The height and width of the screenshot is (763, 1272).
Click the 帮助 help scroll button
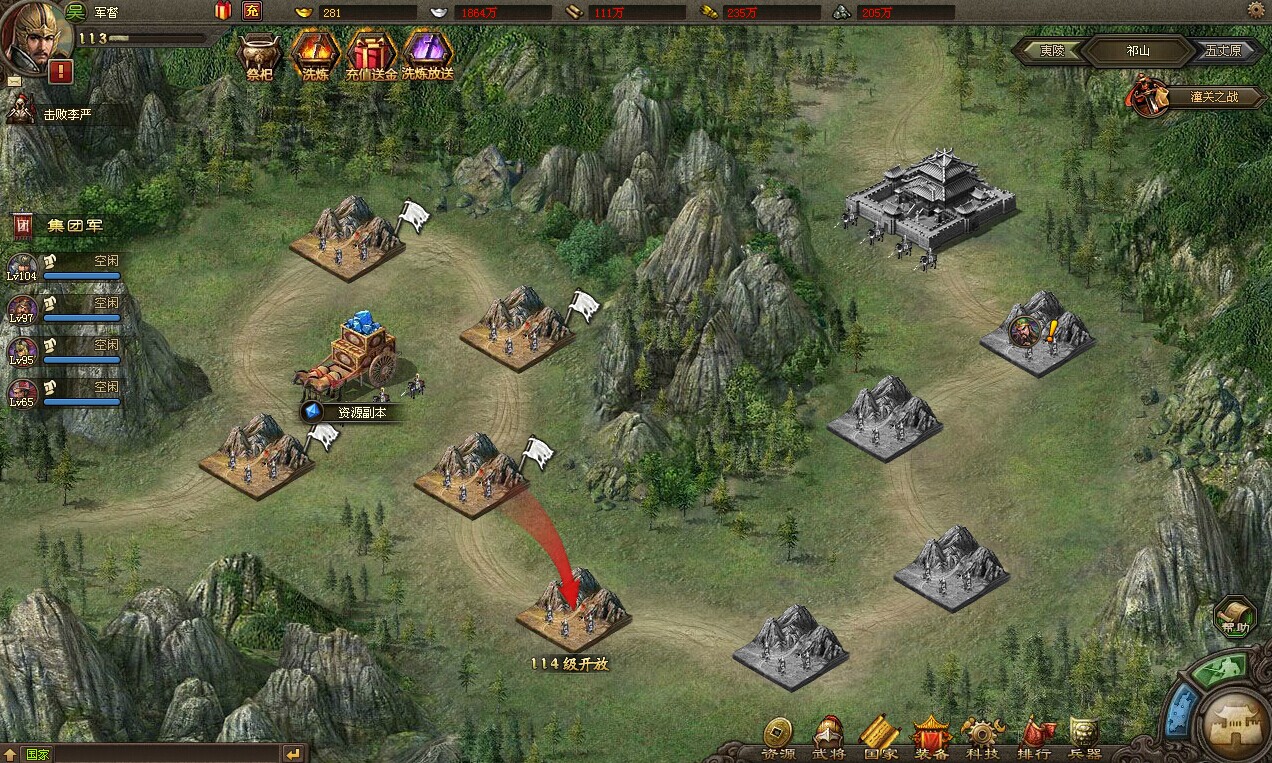(x=1235, y=617)
